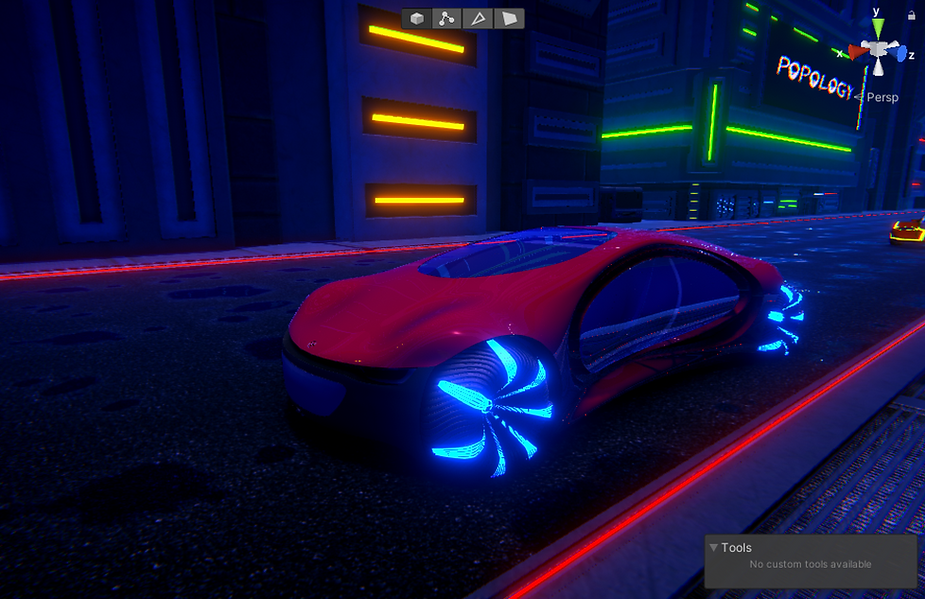This screenshot has width=925, height=599.
Task: Snap view to the red X axis cone
Action: (857, 50)
